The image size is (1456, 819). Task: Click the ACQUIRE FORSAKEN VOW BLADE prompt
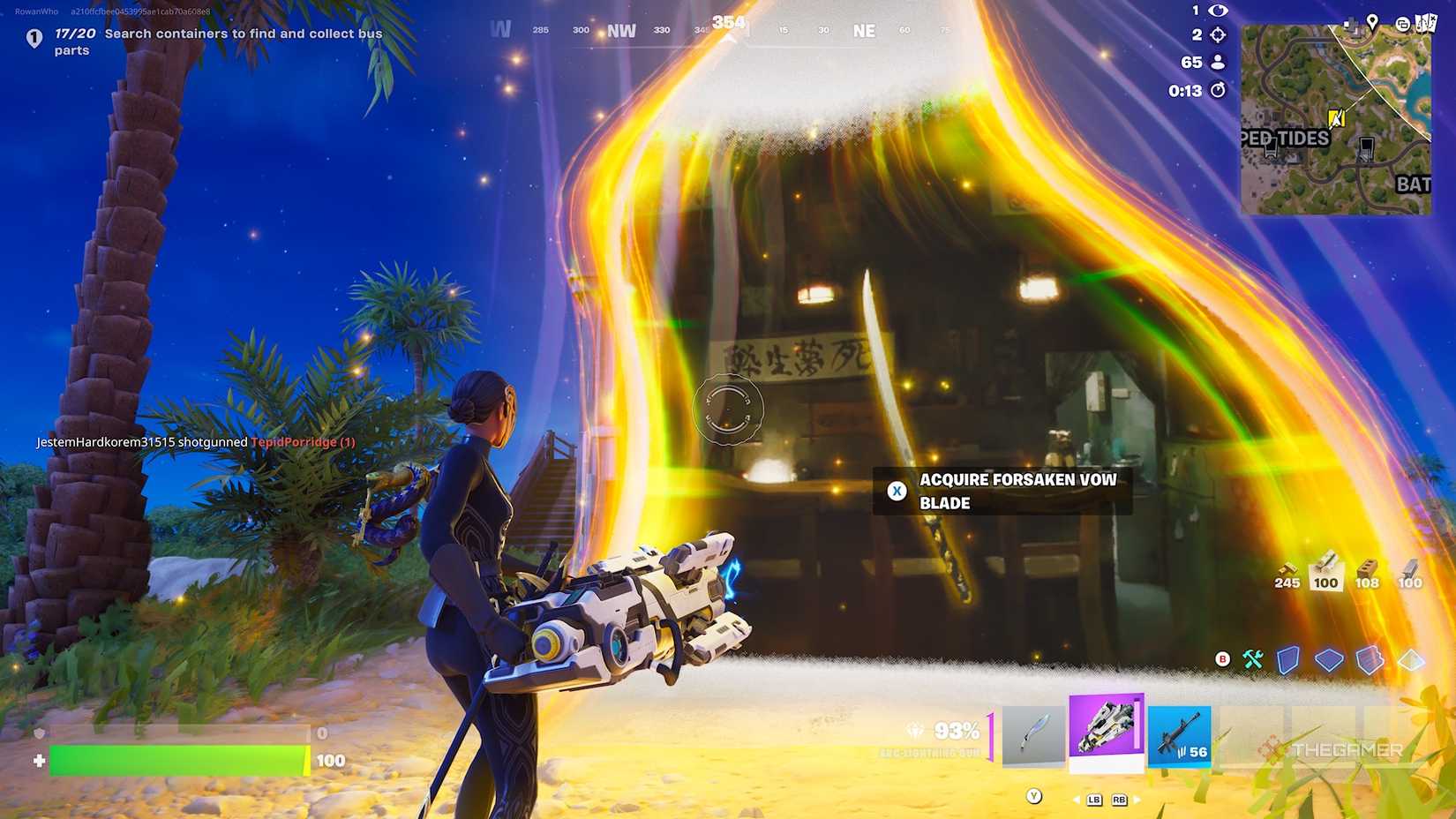point(1006,491)
